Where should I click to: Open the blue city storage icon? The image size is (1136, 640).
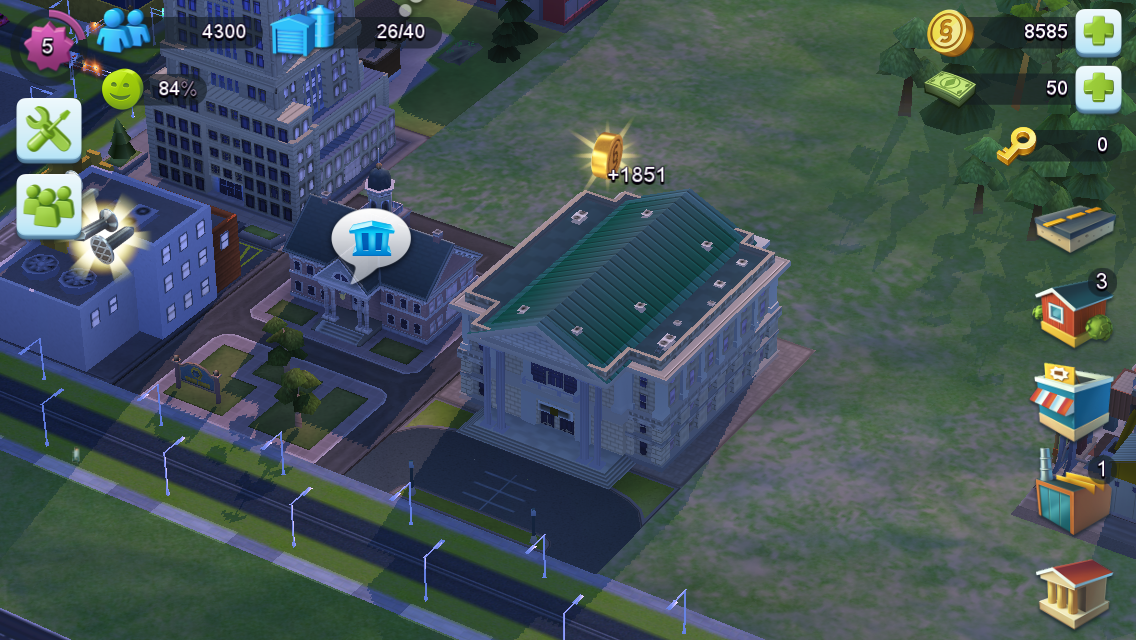point(303,30)
